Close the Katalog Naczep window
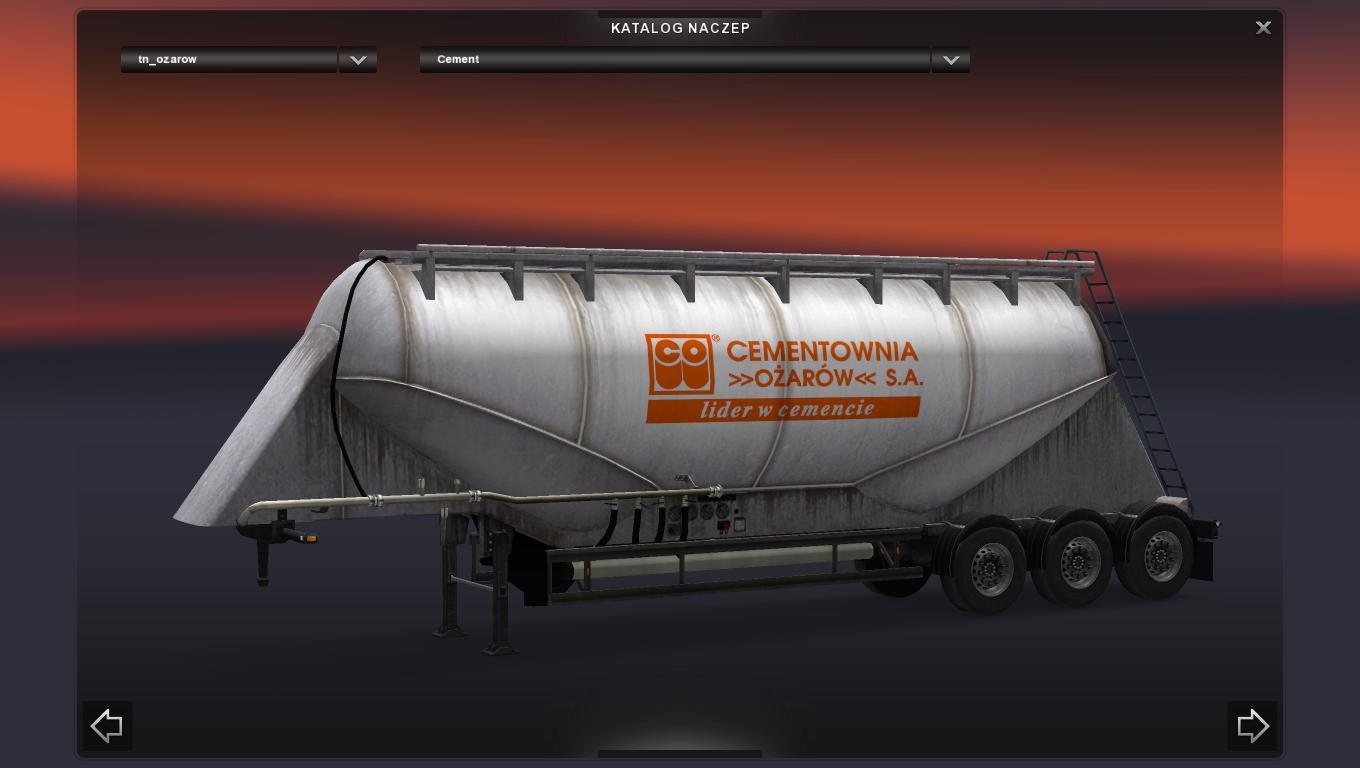 pos(1263,28)
